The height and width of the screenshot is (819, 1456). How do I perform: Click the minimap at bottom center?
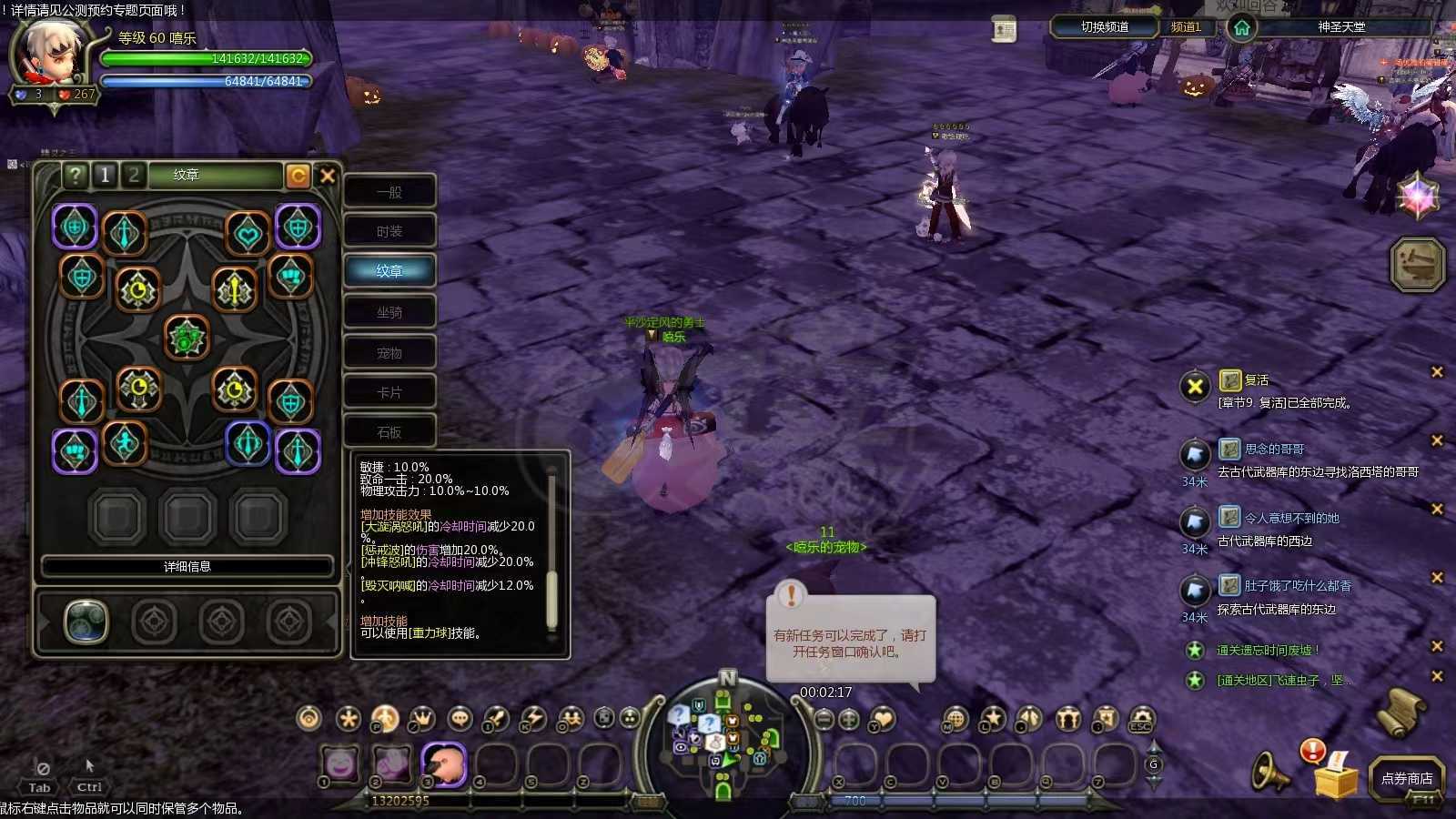725,733
